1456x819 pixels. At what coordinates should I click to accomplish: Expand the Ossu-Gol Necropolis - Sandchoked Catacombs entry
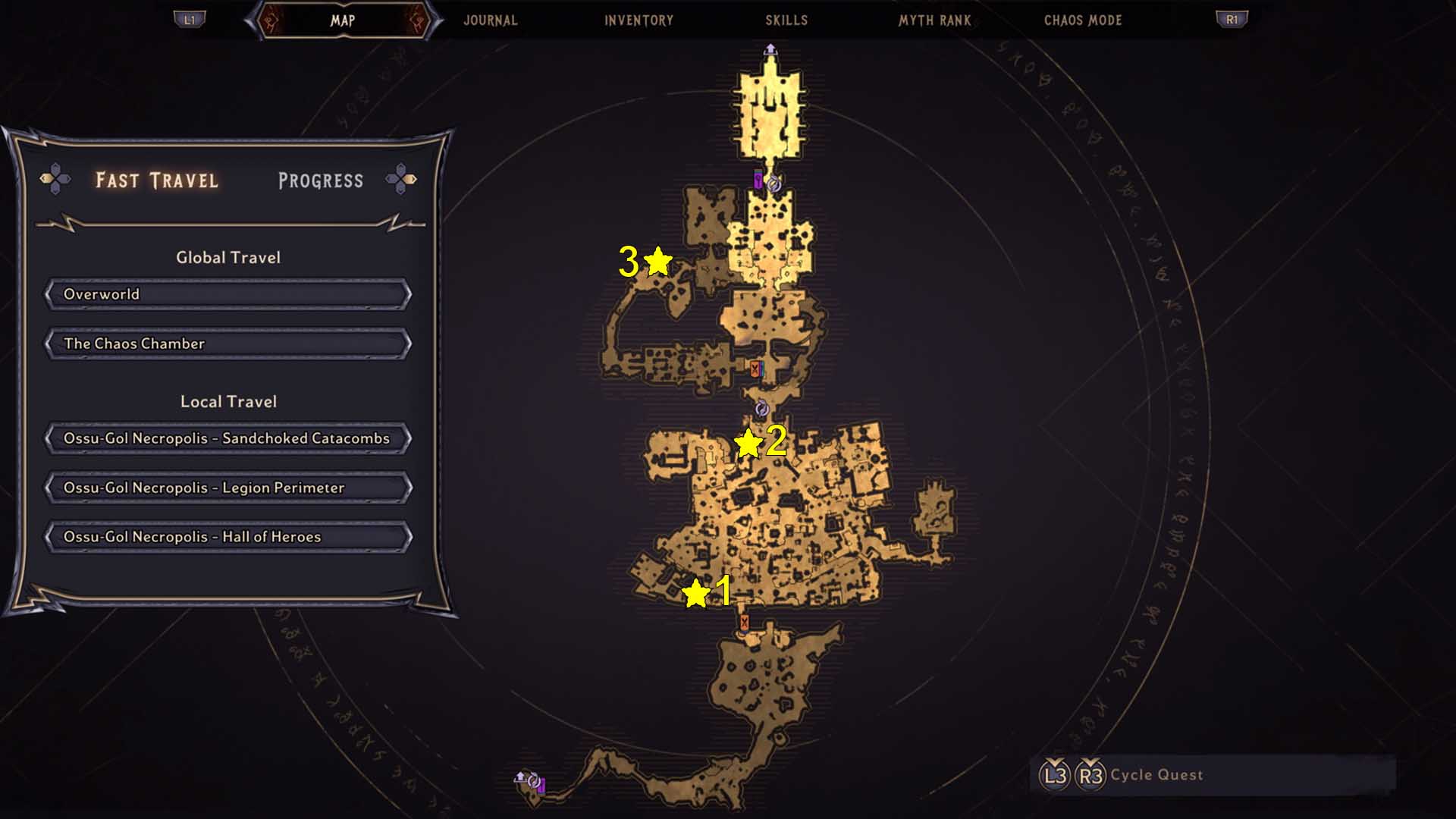[x=226, y=438]
